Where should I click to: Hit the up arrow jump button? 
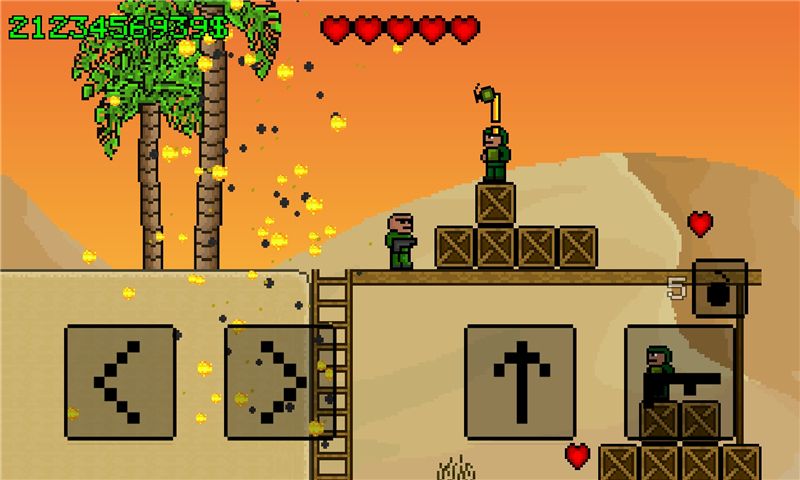[520, 382]
